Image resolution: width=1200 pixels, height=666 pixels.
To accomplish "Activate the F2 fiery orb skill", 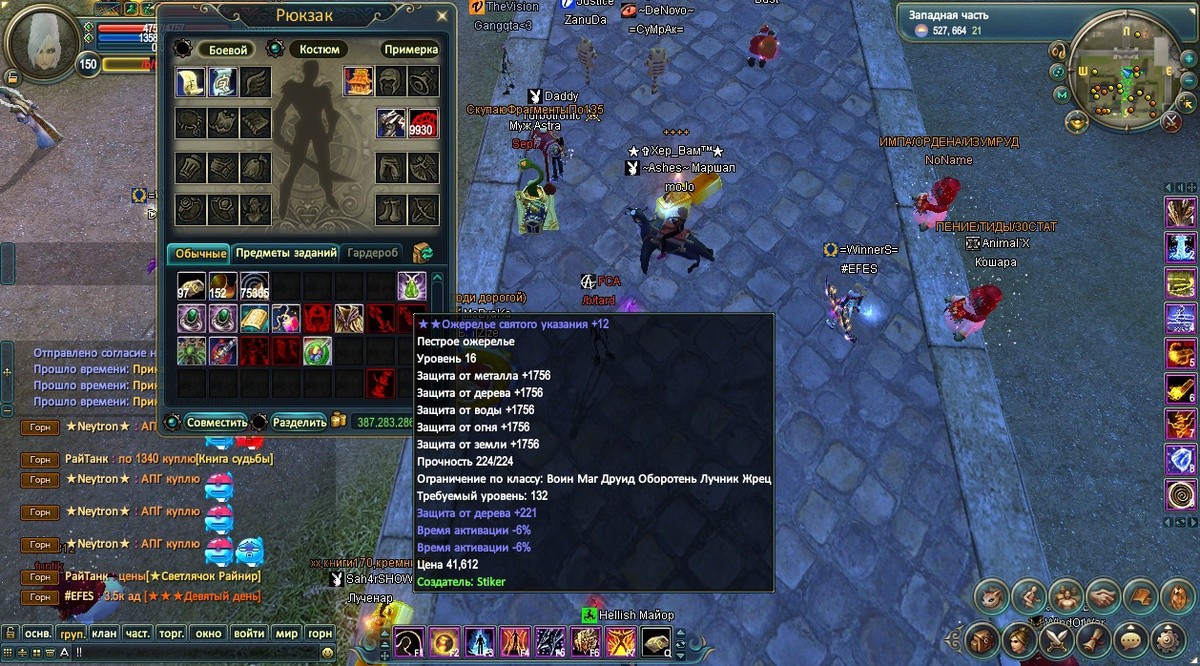I will [x=444, y=641].
